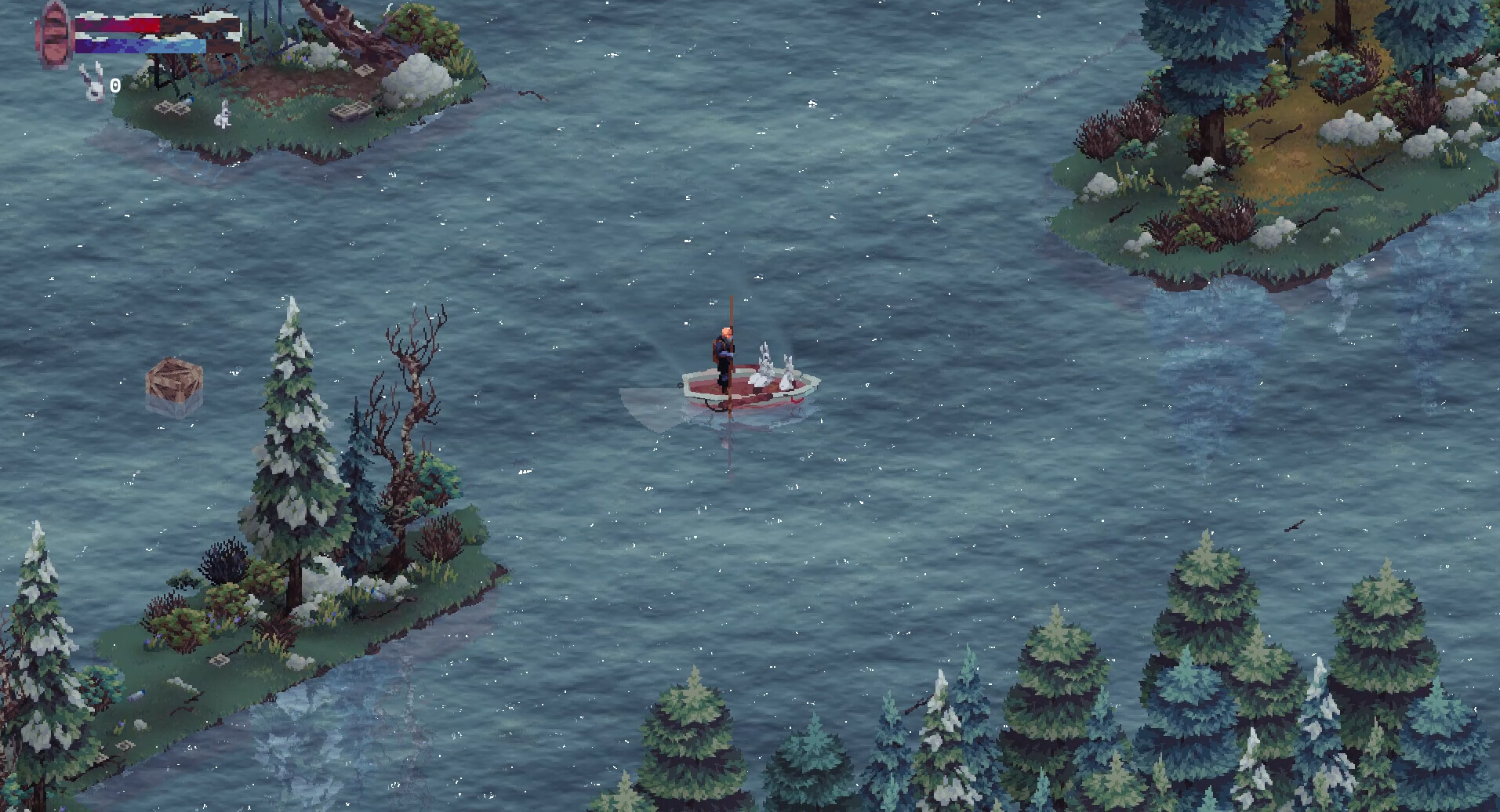Screen dimensions: 1500x812
Task: Click the floating wooden crate in the water
Action: [x=174, y=379]
